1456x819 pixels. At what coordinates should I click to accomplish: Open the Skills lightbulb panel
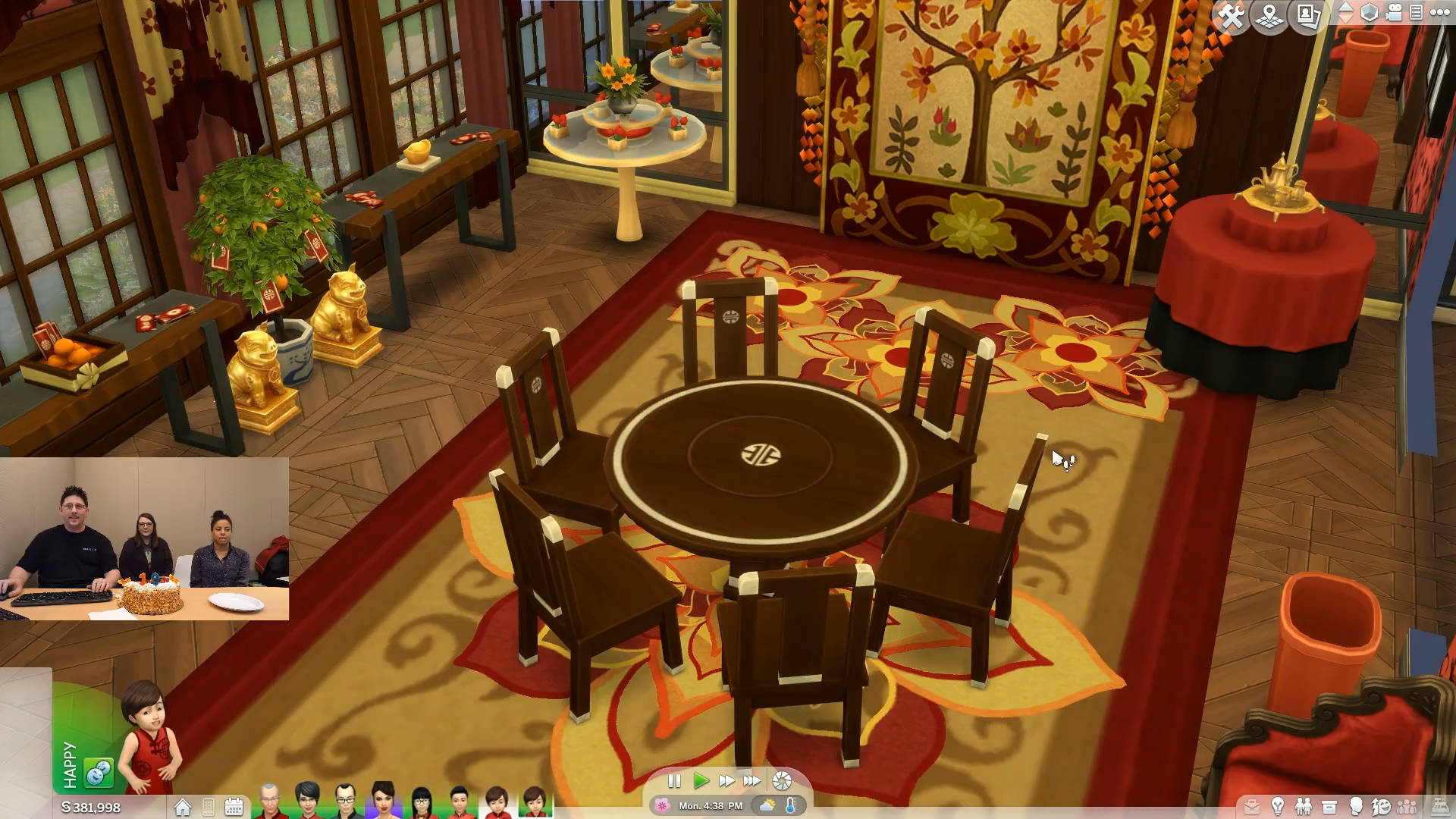tap(1278, 806)
